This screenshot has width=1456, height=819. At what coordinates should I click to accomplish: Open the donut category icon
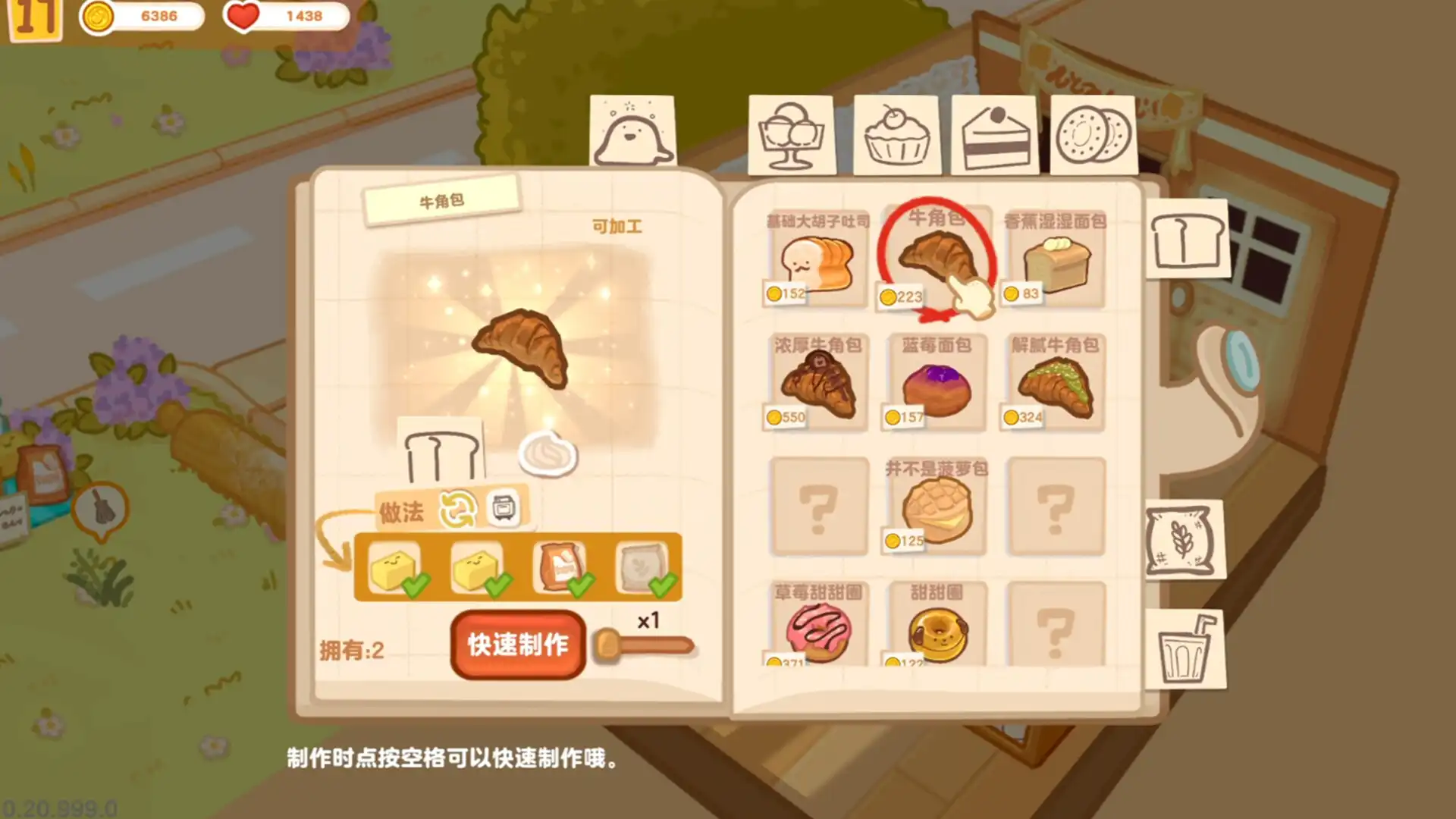(1094, 135)
